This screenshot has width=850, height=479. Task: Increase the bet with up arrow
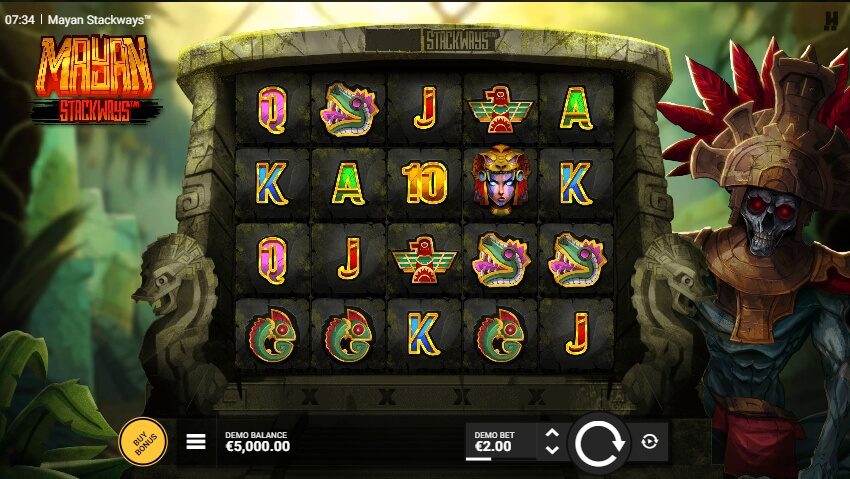[x=552, y=433]
